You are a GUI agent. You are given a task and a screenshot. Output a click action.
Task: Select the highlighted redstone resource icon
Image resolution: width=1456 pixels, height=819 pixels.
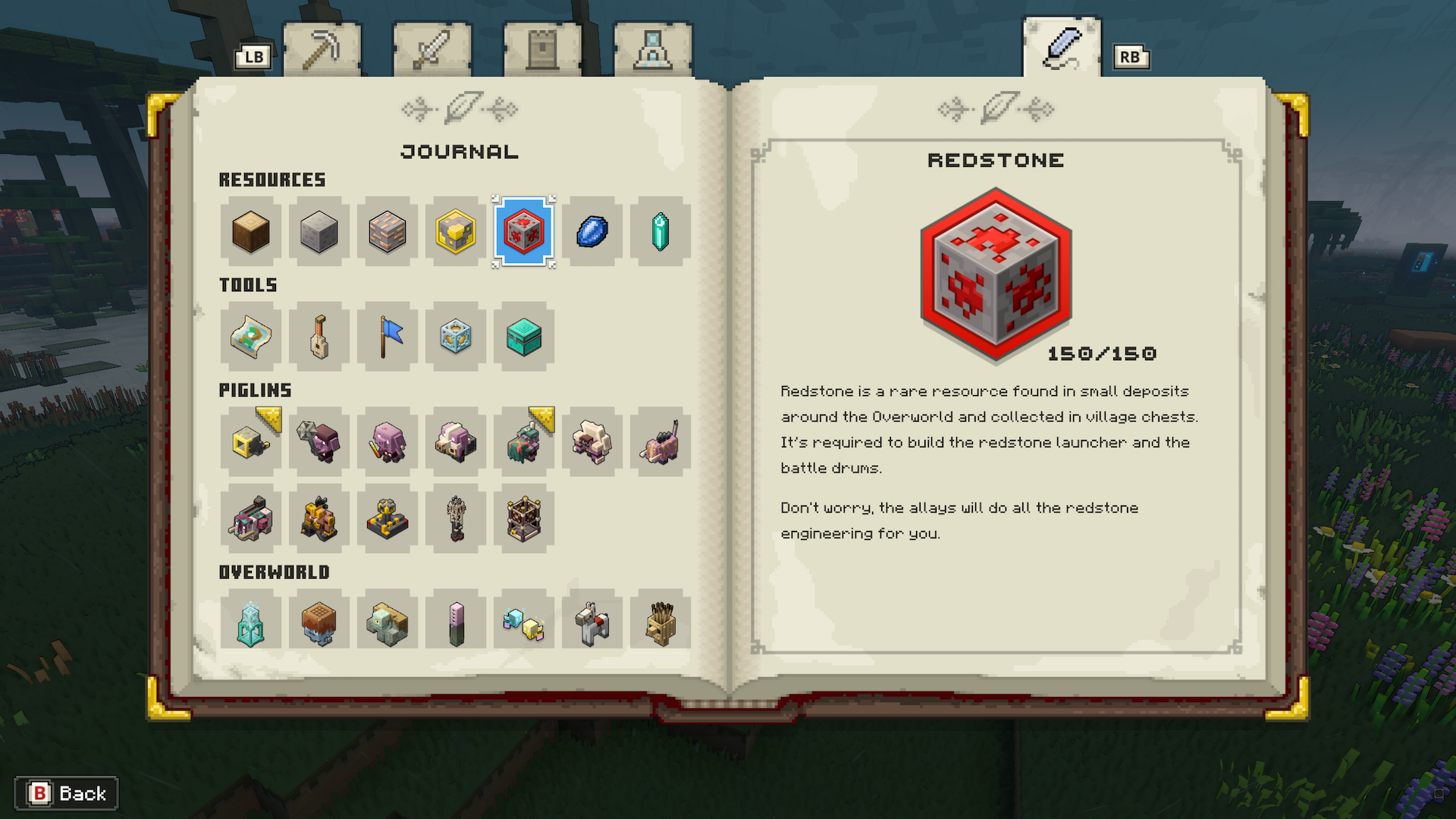[x=524, y=232]
